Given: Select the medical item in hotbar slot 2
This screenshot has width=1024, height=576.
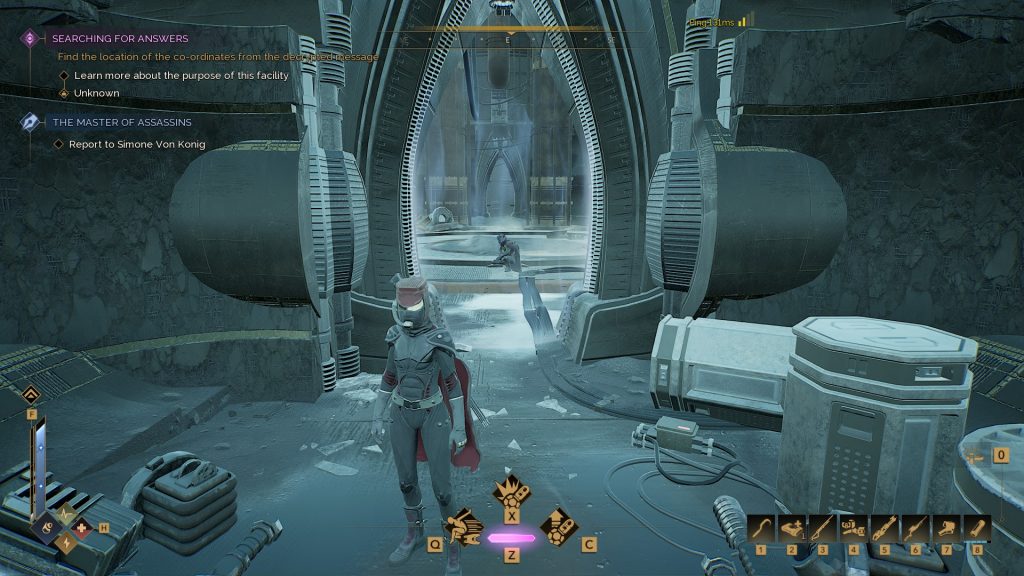Looking at the screenshot, I should pyautogui.click(x=792, y=529).
